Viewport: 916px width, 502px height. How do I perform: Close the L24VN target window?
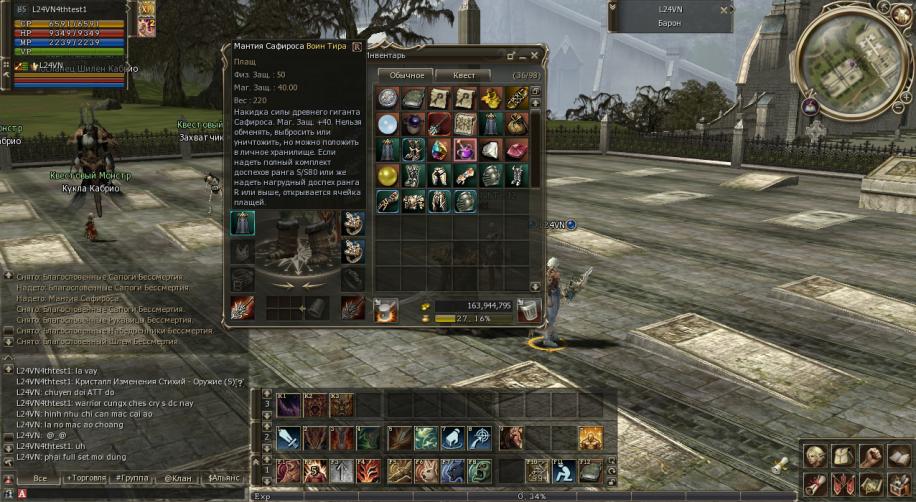pos(721,9)
